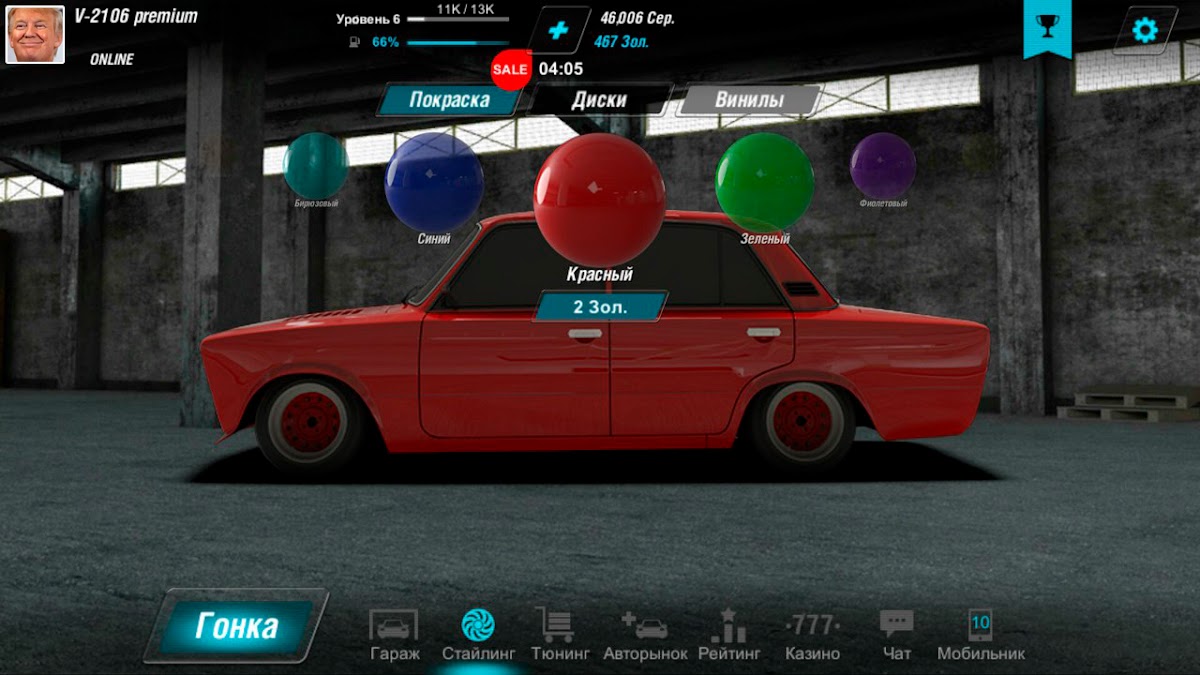Pick the Фиолетовый purple paint ball
This screenshot has width=1200, height=675.
[x=882, y=165]
